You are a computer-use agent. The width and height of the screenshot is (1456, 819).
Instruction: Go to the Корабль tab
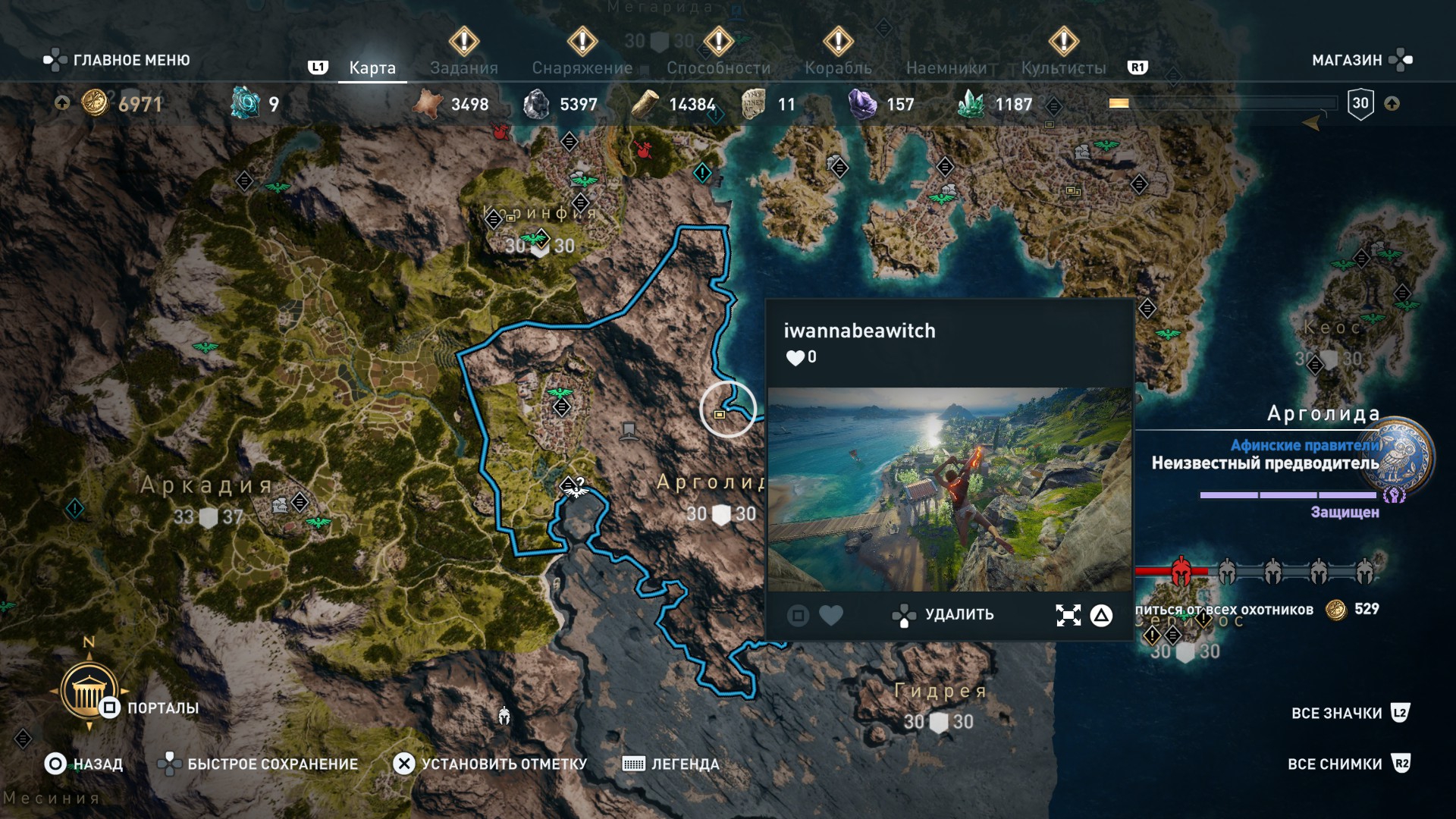[x=838, y=68]
